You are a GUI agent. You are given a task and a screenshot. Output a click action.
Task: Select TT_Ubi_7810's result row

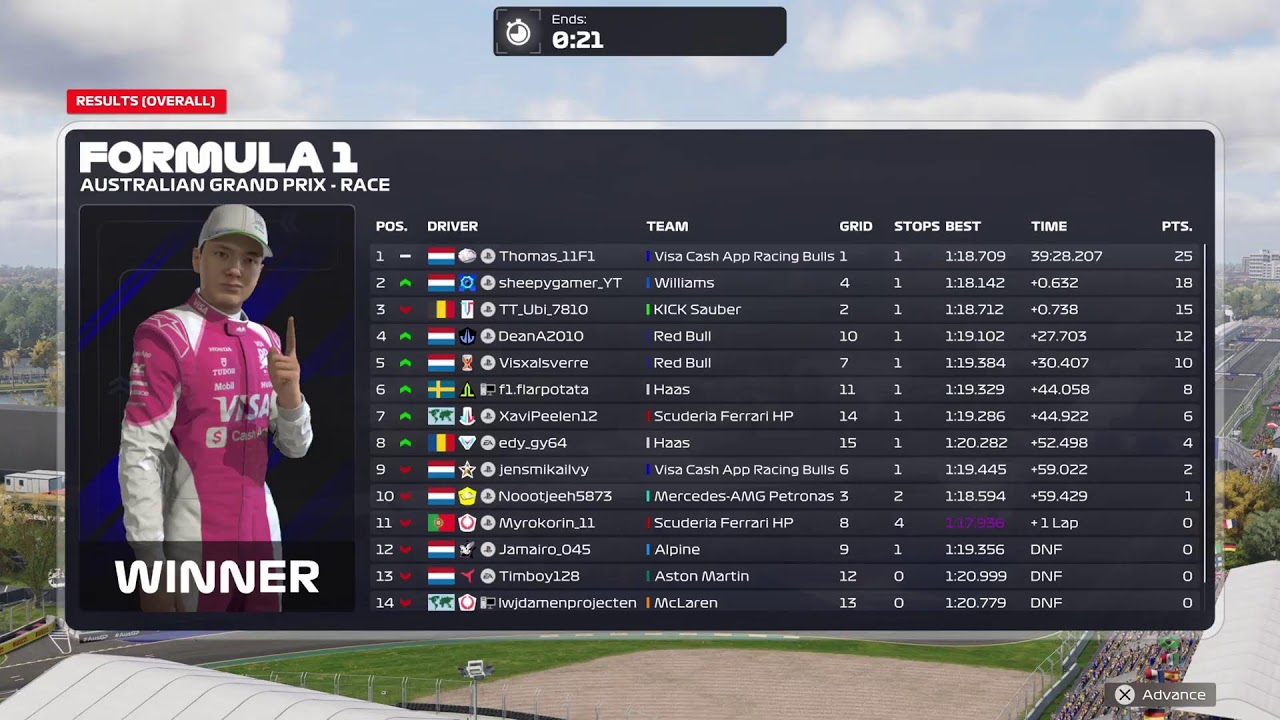tap(785, 310)
